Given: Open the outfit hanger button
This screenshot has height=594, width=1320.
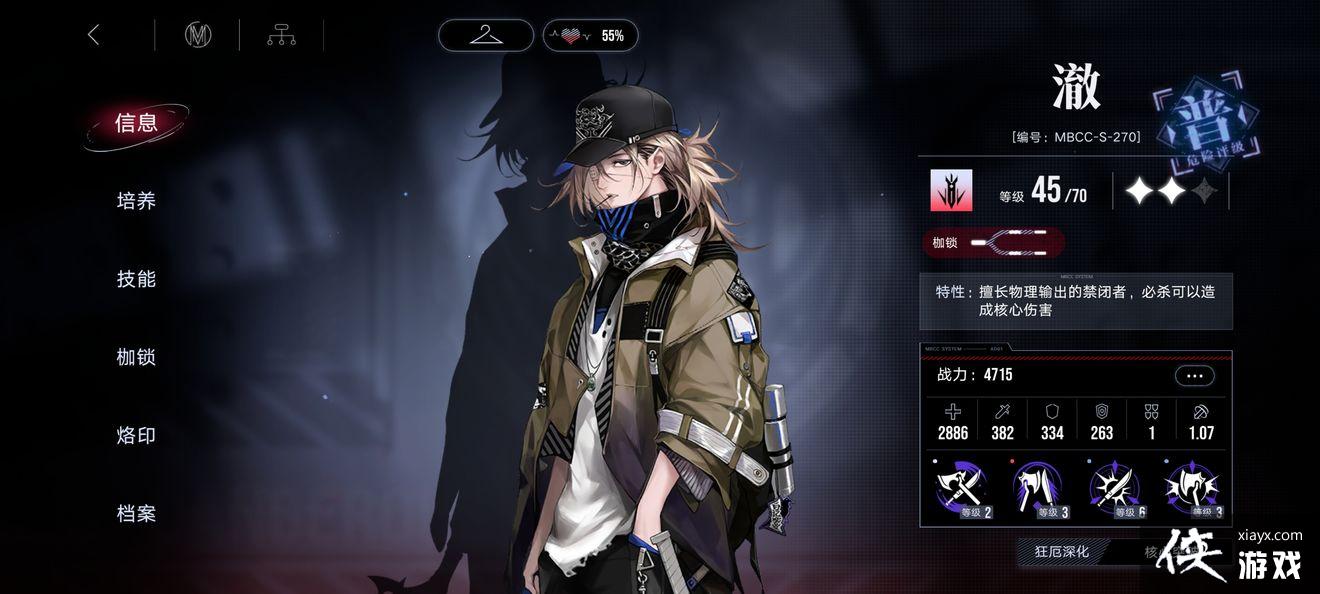Looking at the screenshot, I should point(486,35).
